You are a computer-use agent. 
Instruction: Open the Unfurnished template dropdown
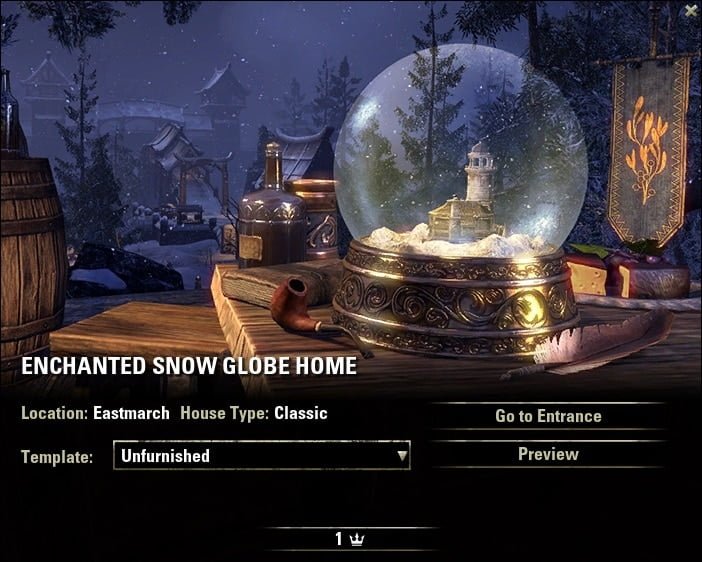click(x=262, y=456)
